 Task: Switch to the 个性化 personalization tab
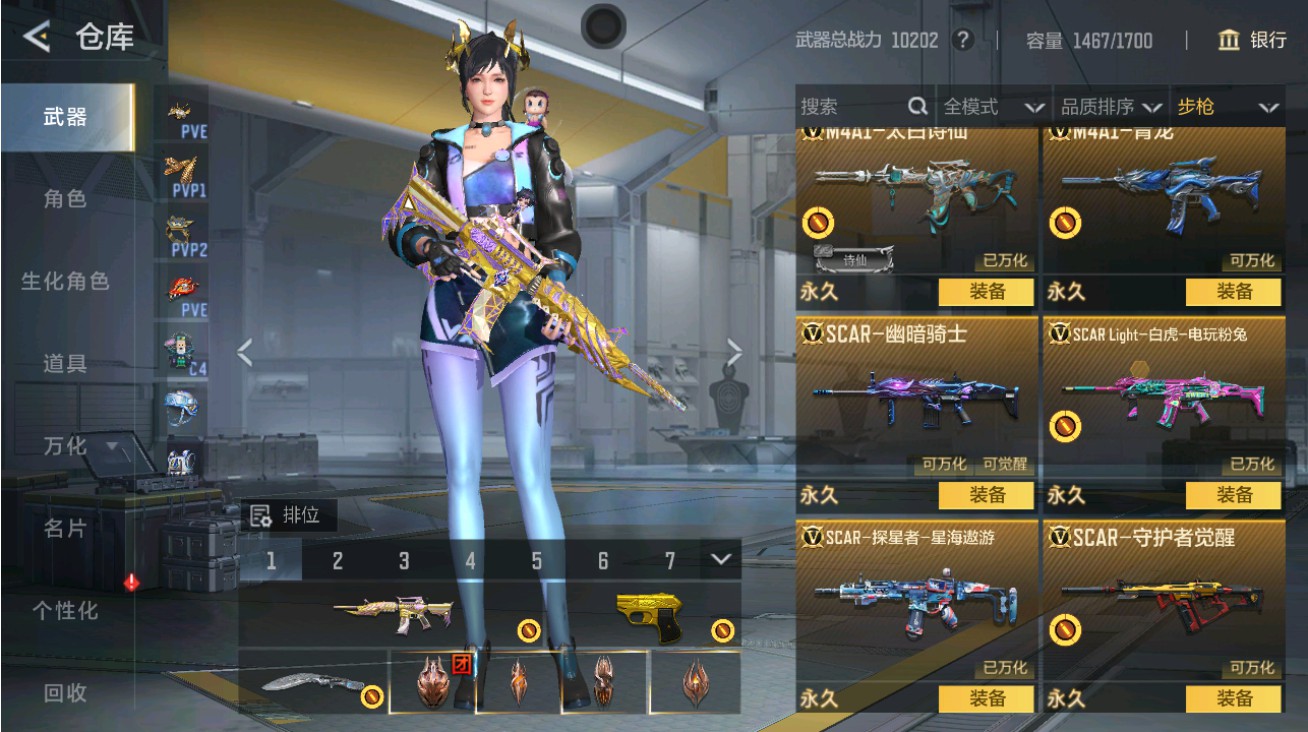pyautogui.click(x=65, y=610)
